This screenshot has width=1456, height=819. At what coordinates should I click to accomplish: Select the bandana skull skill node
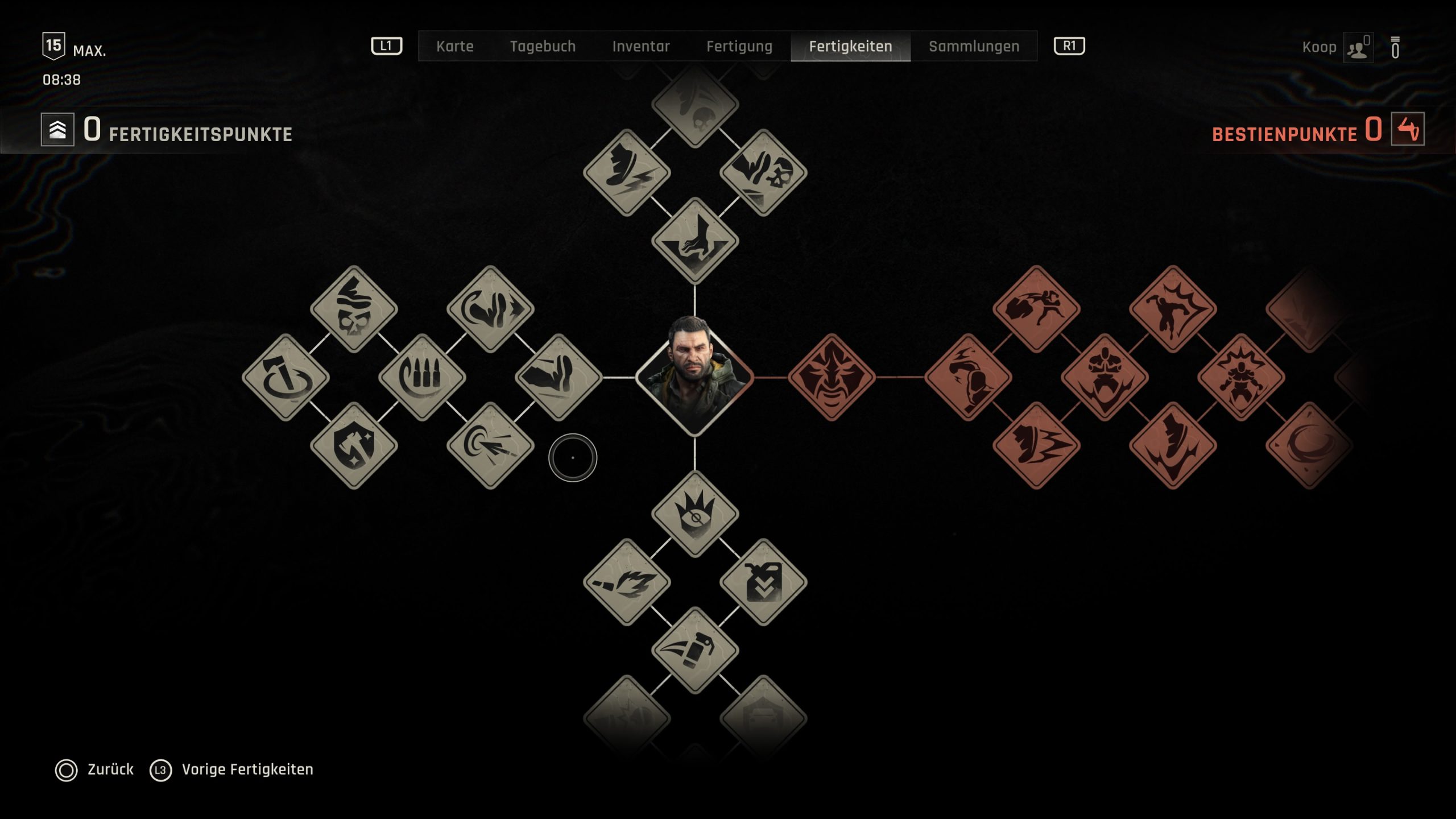point(354,309)
